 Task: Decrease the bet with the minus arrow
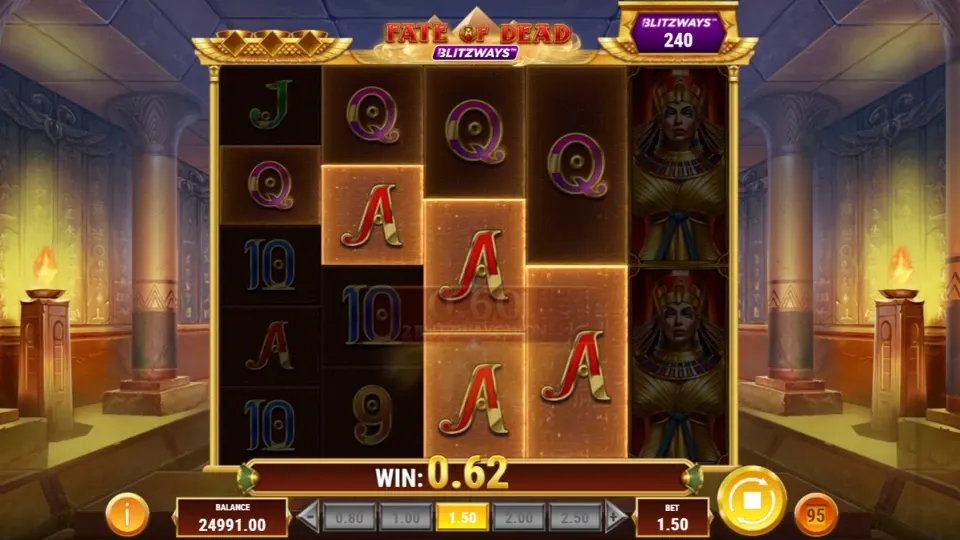pyautogui.click(x=309, y=517)
